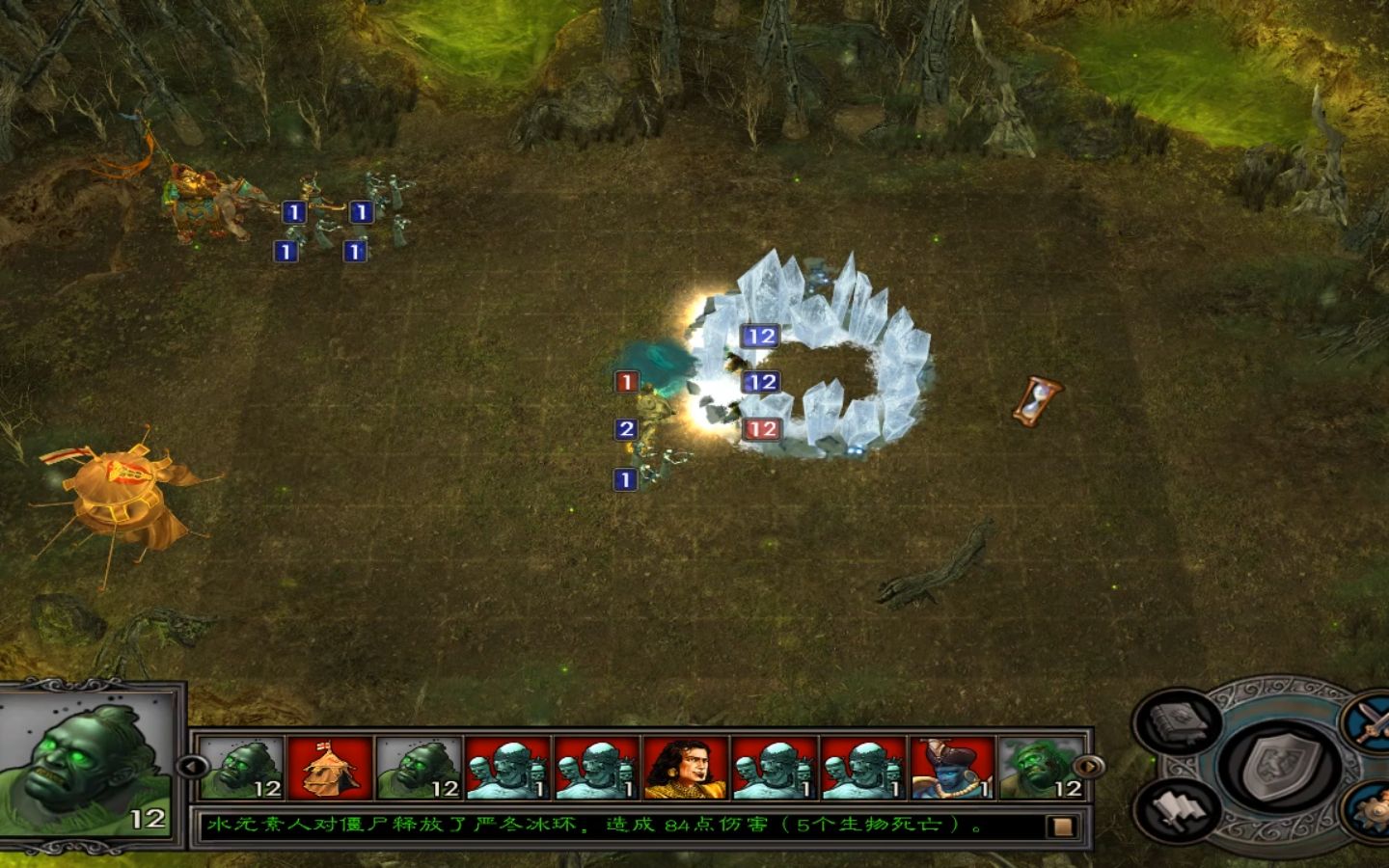
Task: Toggle the crossed swords auto-combat button
Action: click(1372, 719)
